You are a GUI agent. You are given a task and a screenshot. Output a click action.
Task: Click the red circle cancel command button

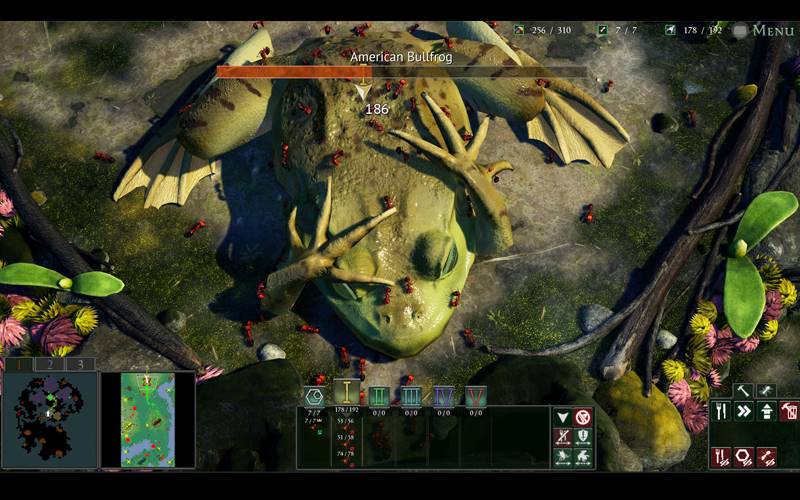[x=583, y=417]
